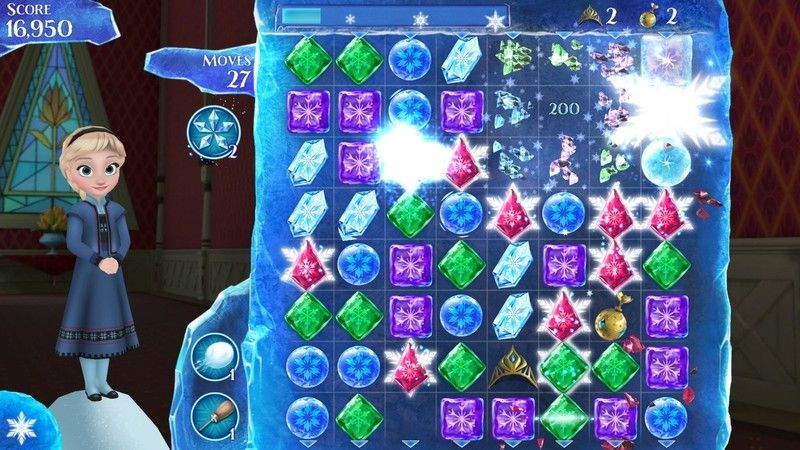Select the golden tiara tile on the board
800x450 pixels.
coord(512,365)
